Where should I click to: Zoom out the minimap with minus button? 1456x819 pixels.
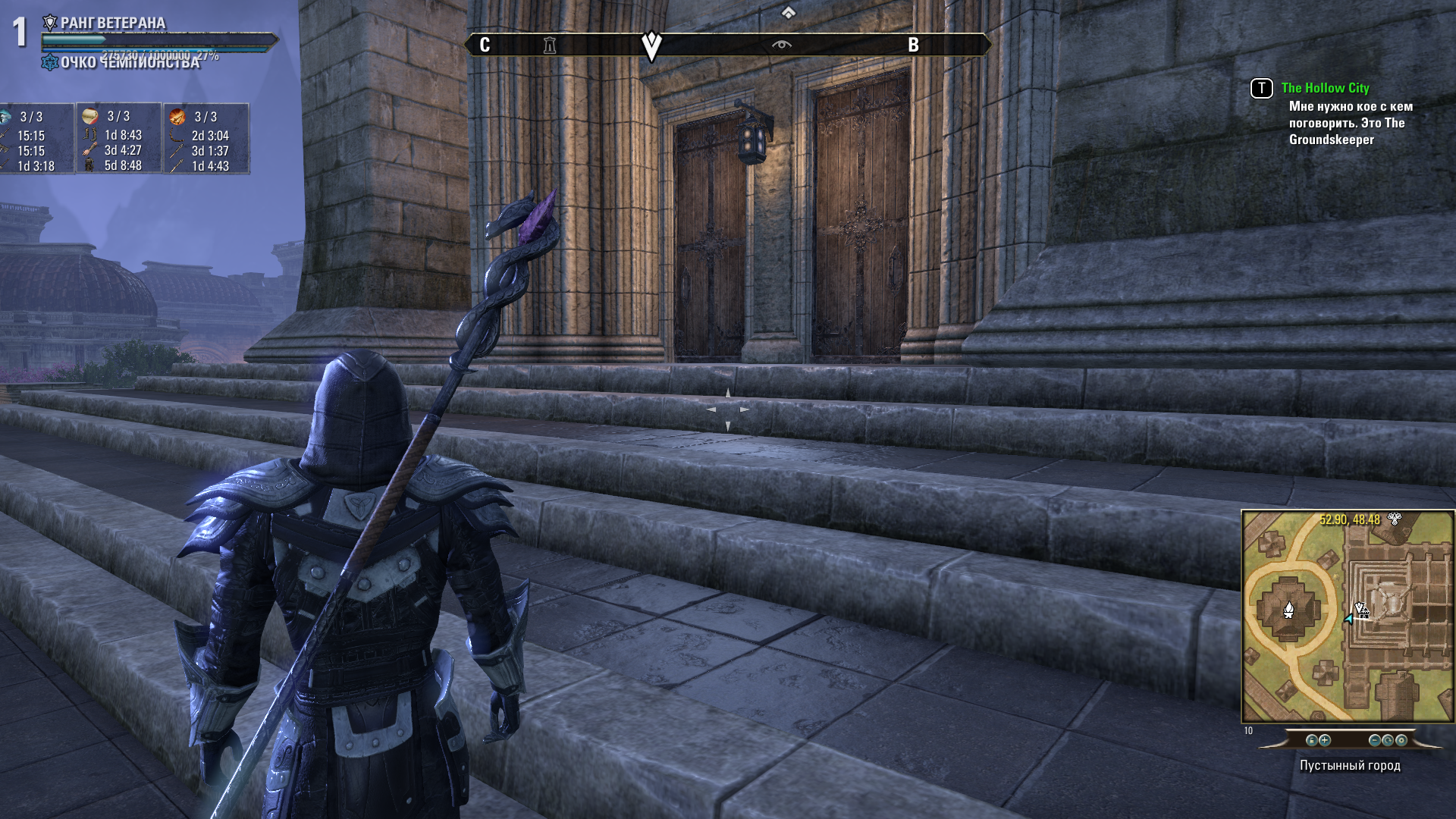click(x=1374, y=740)
